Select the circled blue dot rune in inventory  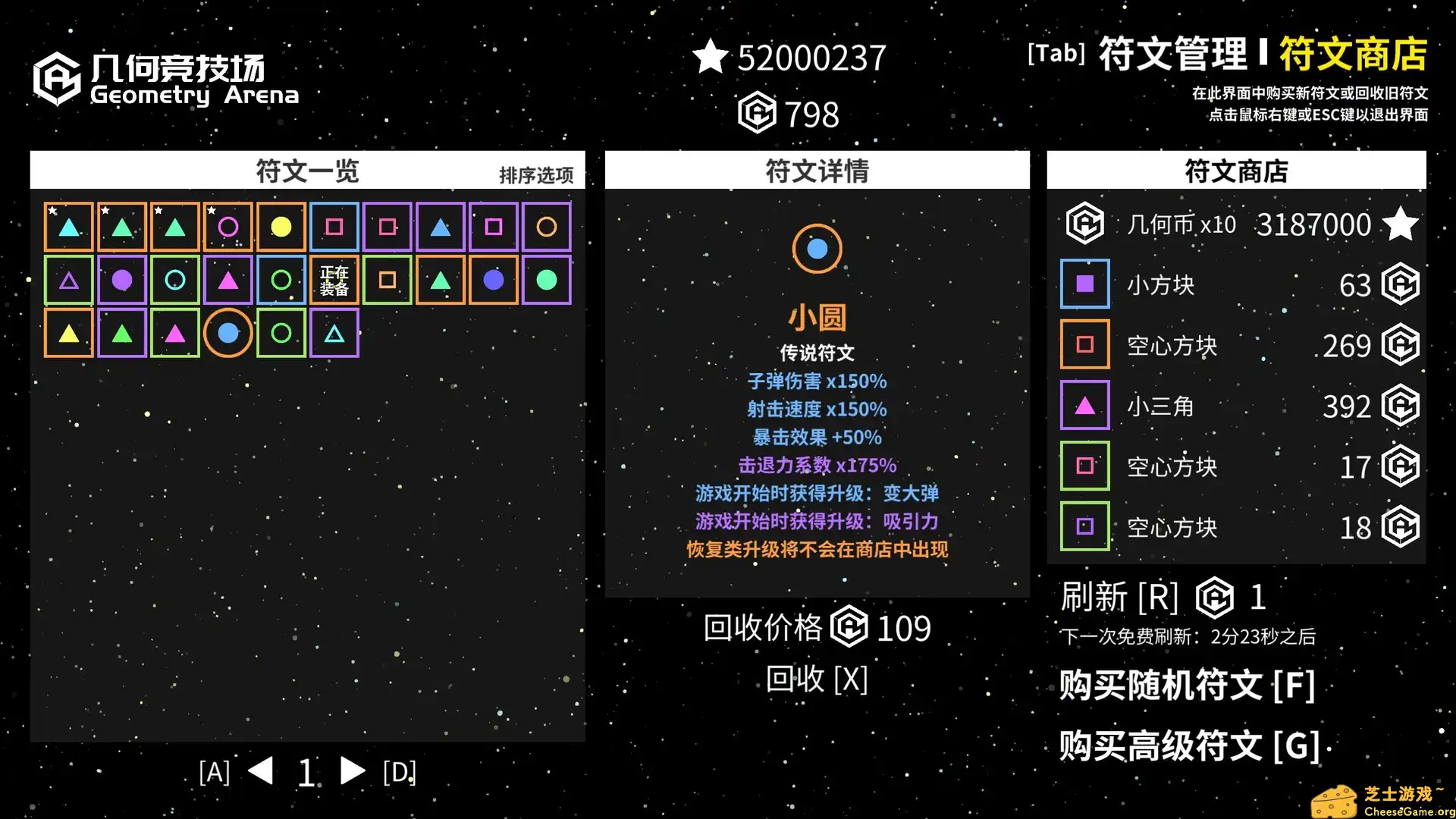[x=227, y=332]
